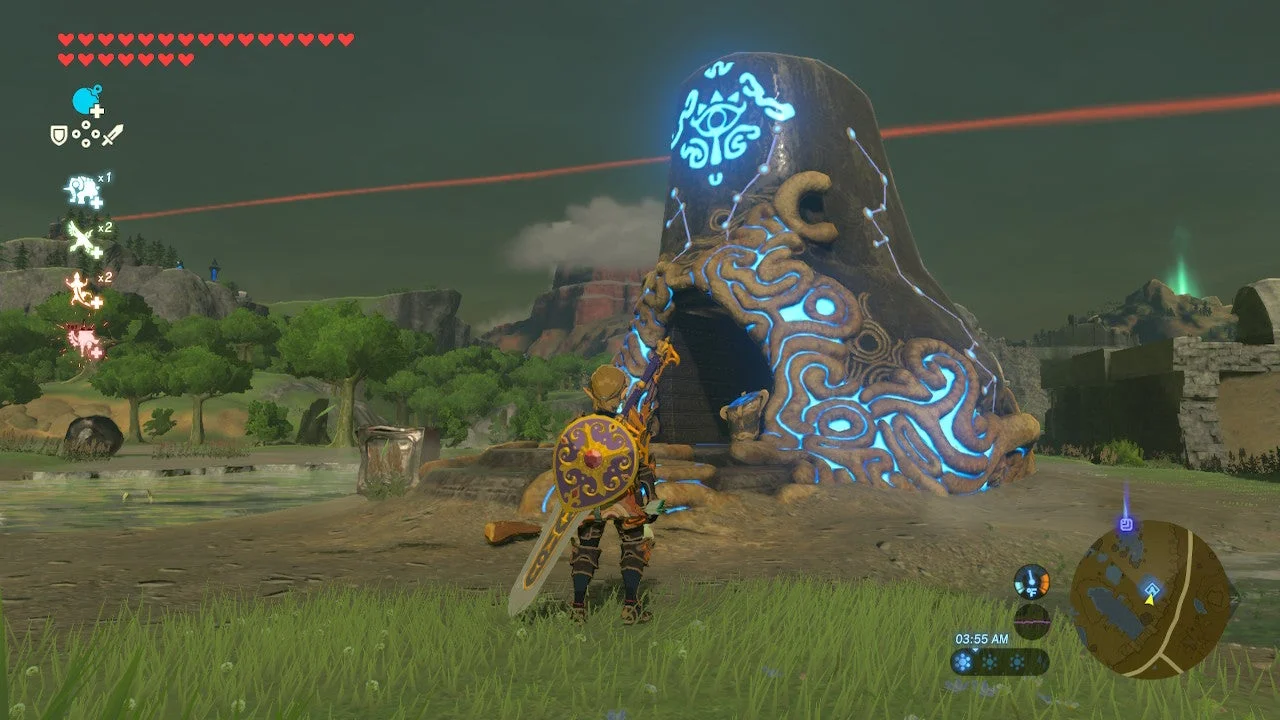Expand the small arrow above the weather bar
This screenshot has width=1280, height=720.
[x=975, y=651]
